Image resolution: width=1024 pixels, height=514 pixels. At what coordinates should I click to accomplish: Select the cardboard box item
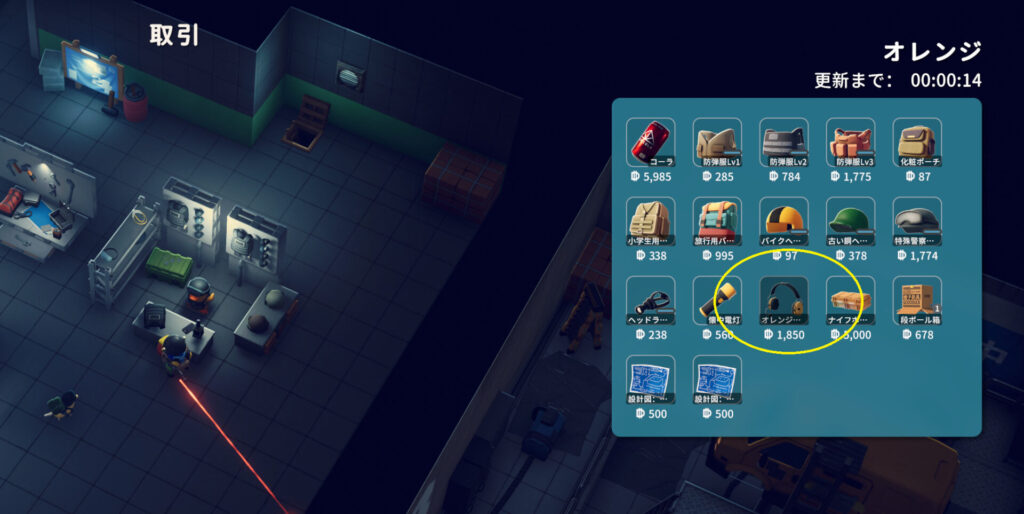[917, 301]
